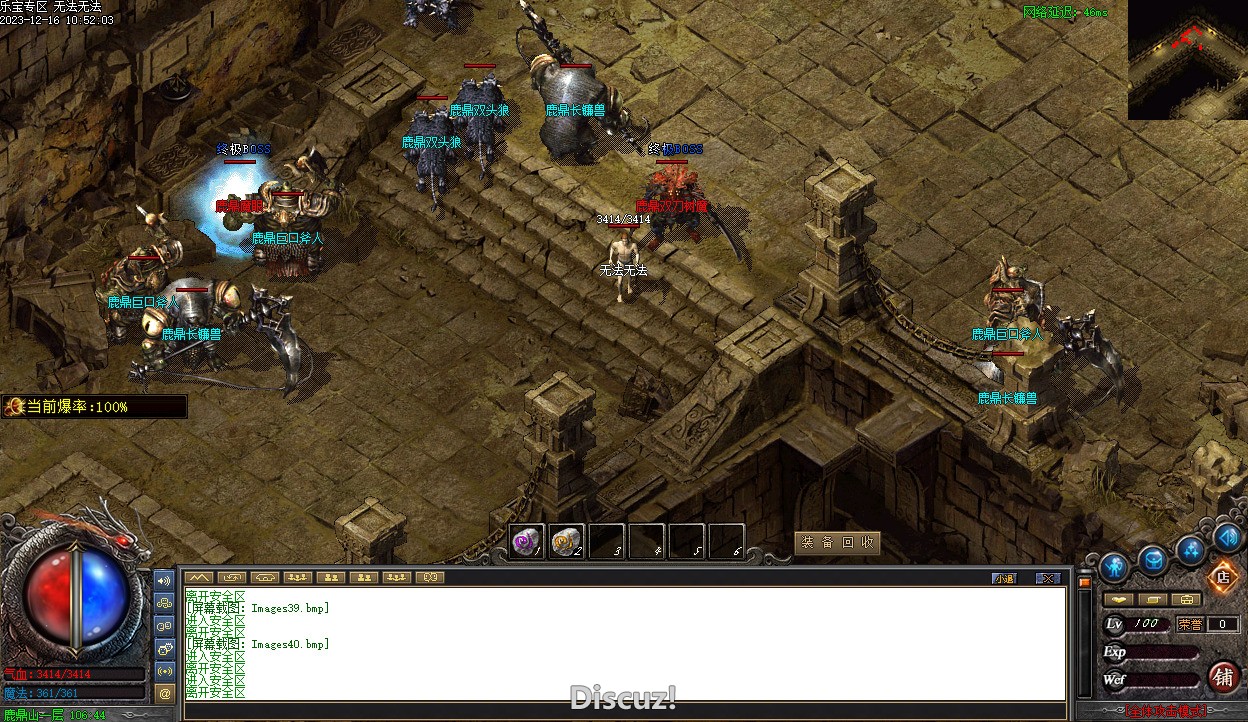Open the red 铺 stall button
The width and height of the screenshot is (1248, 722).
(1223, 677)
